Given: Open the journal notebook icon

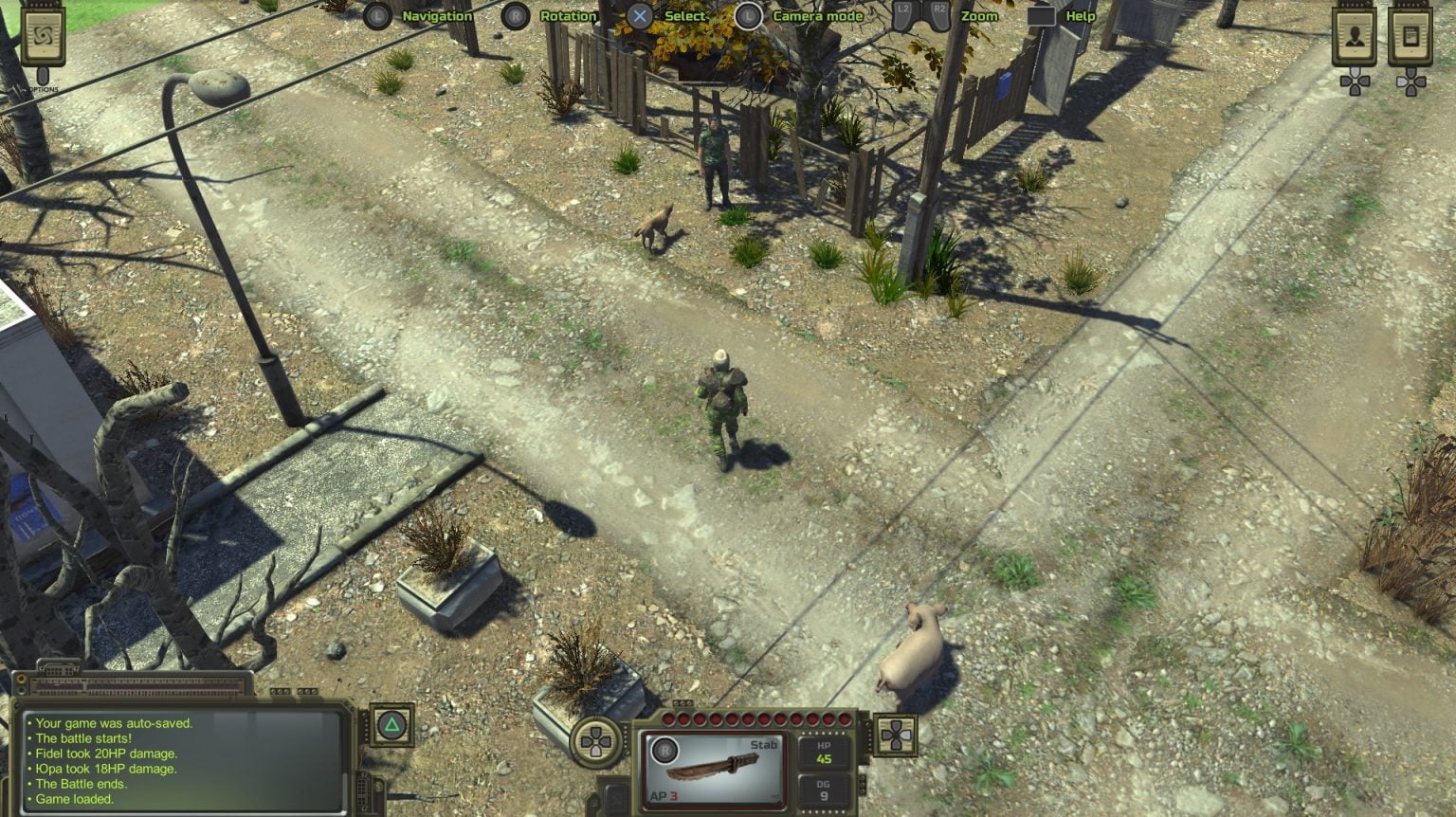Looking at the screenshot, I should [1410, 37].
